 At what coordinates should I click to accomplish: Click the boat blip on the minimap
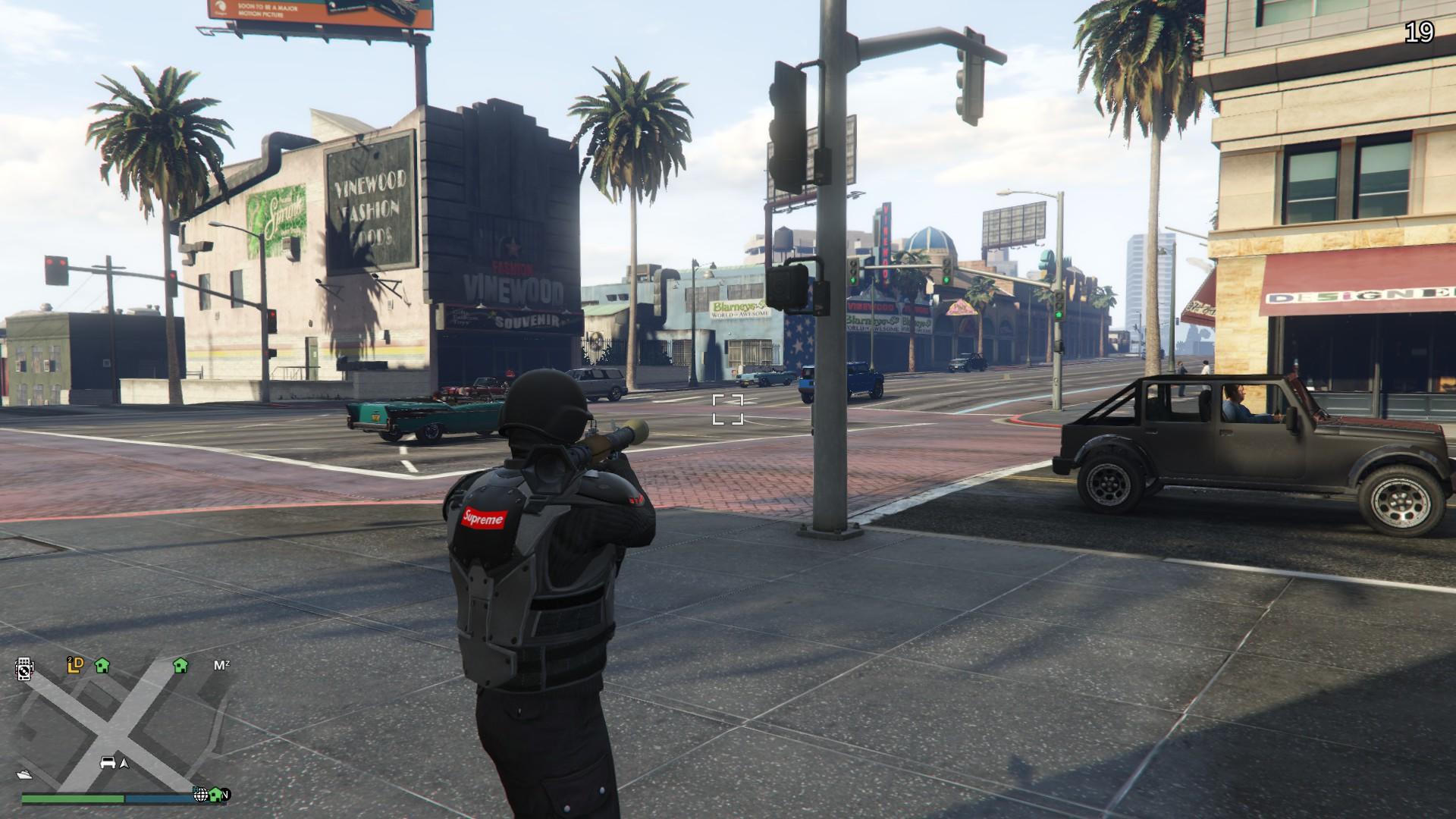[24, 773]
